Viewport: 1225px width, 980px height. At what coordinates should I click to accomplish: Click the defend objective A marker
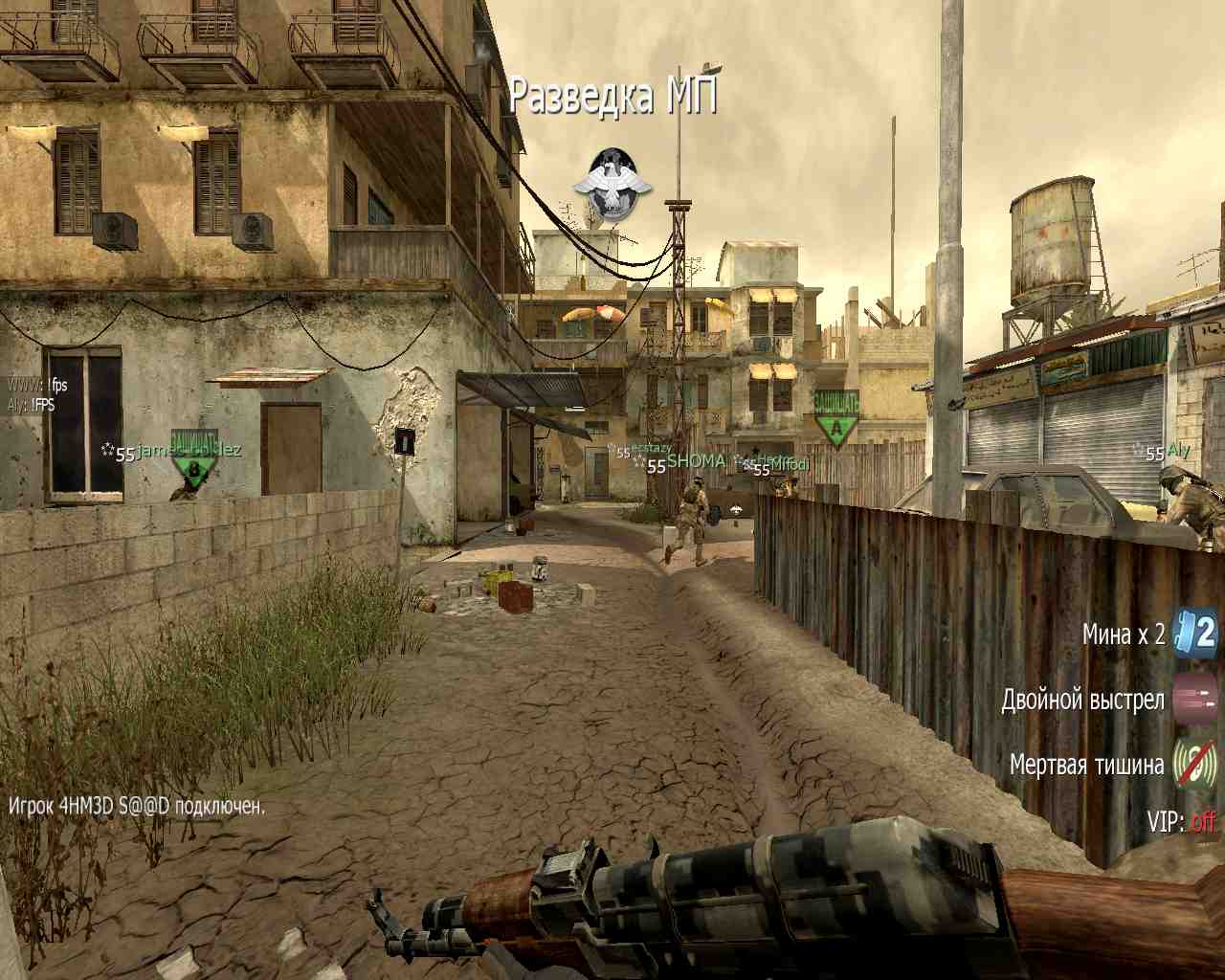tap(836, 420)
